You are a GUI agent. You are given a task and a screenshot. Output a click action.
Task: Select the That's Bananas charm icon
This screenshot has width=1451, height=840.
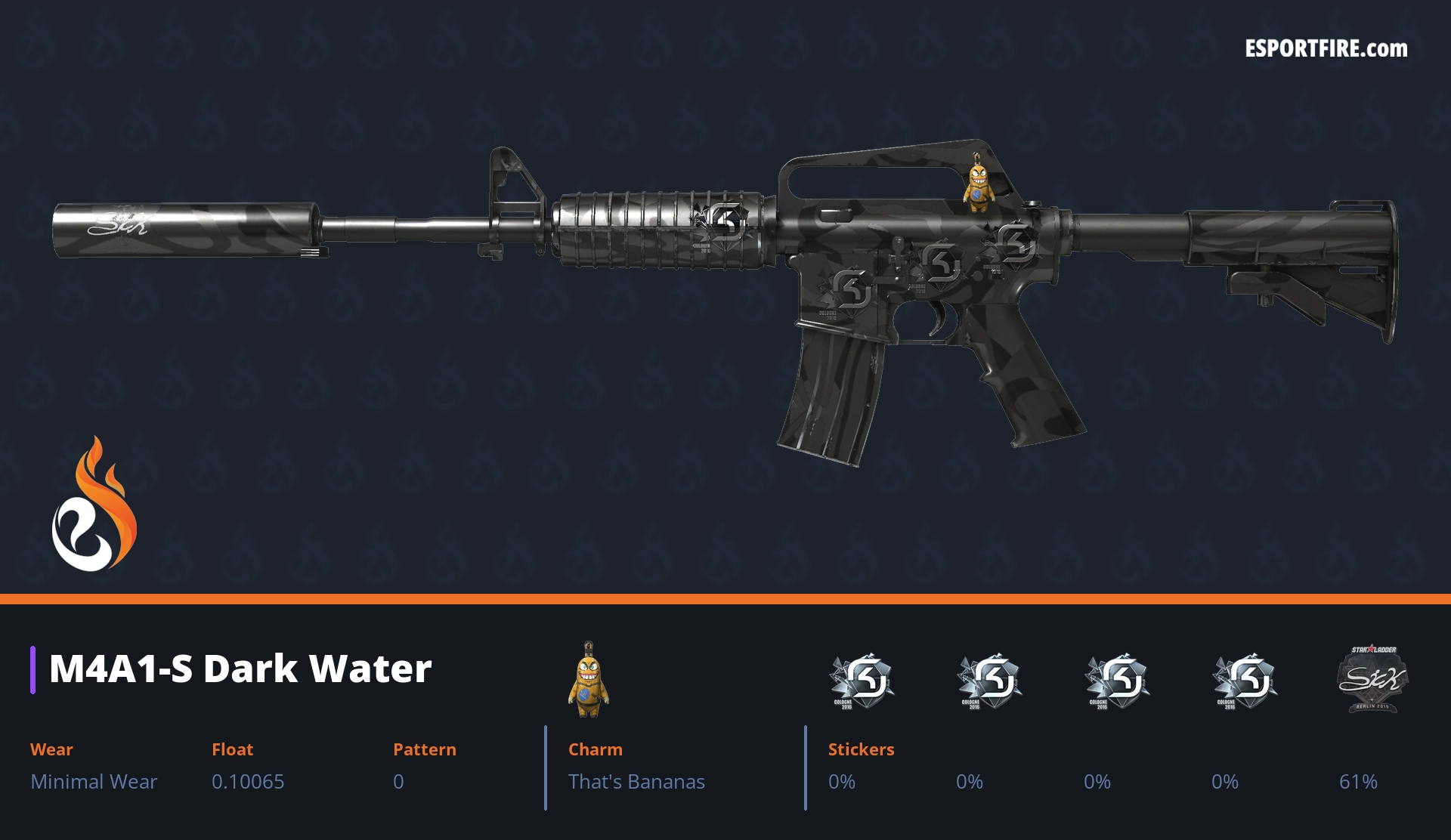point(588,680)
